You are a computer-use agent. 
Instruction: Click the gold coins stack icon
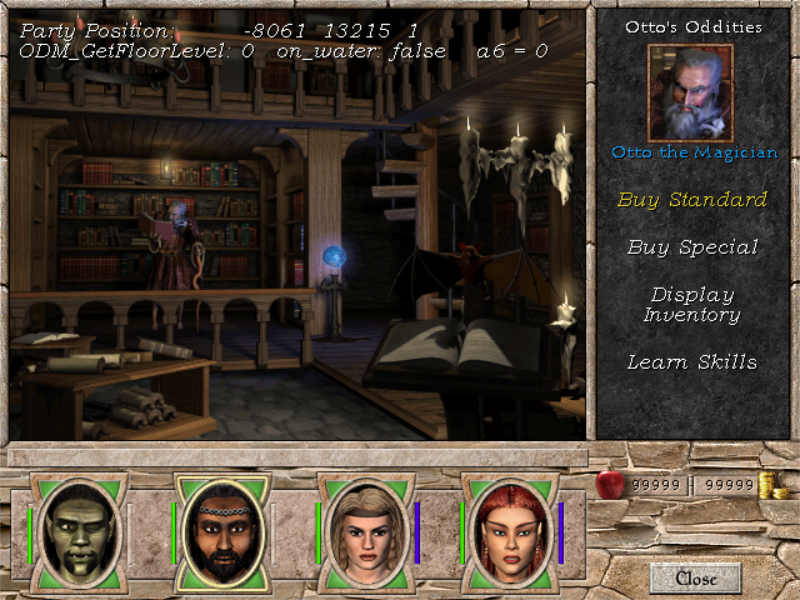(x=770, y=486)
